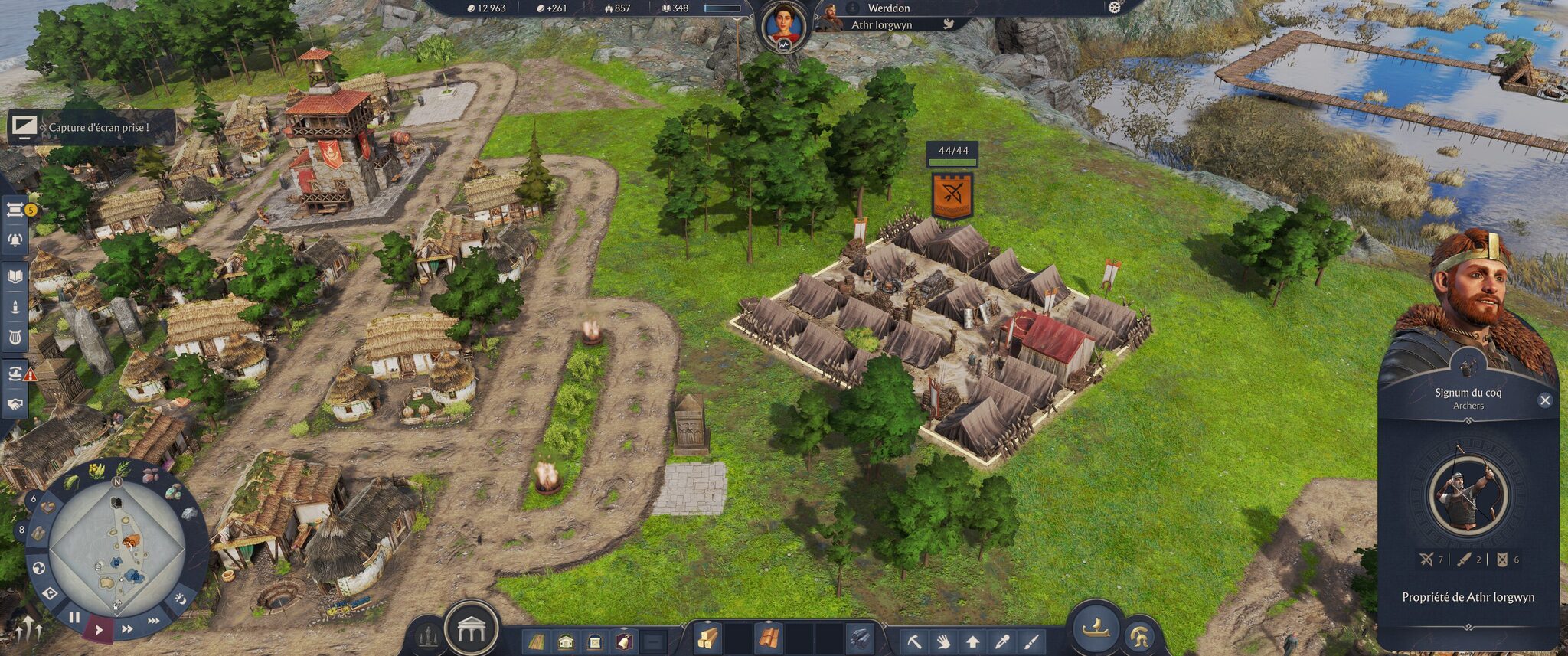The height and width of the screenshot is (656, 1568).
Task: Select the Signum du coq orange archer banner
Action: (952, 195)
